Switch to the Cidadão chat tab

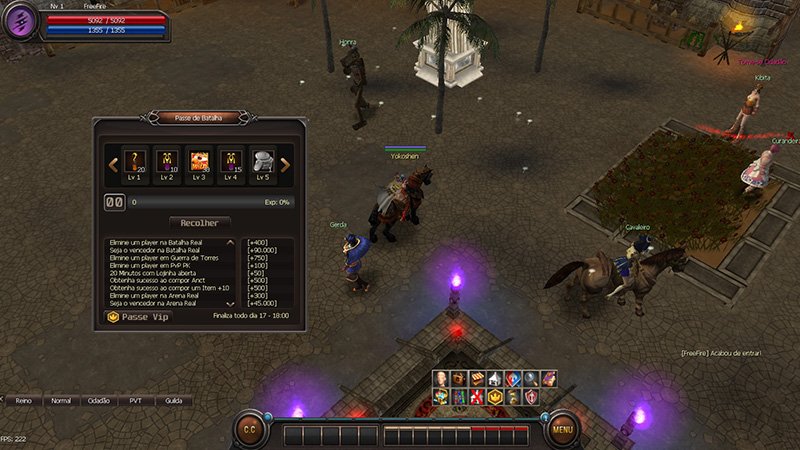pos(98,400)
